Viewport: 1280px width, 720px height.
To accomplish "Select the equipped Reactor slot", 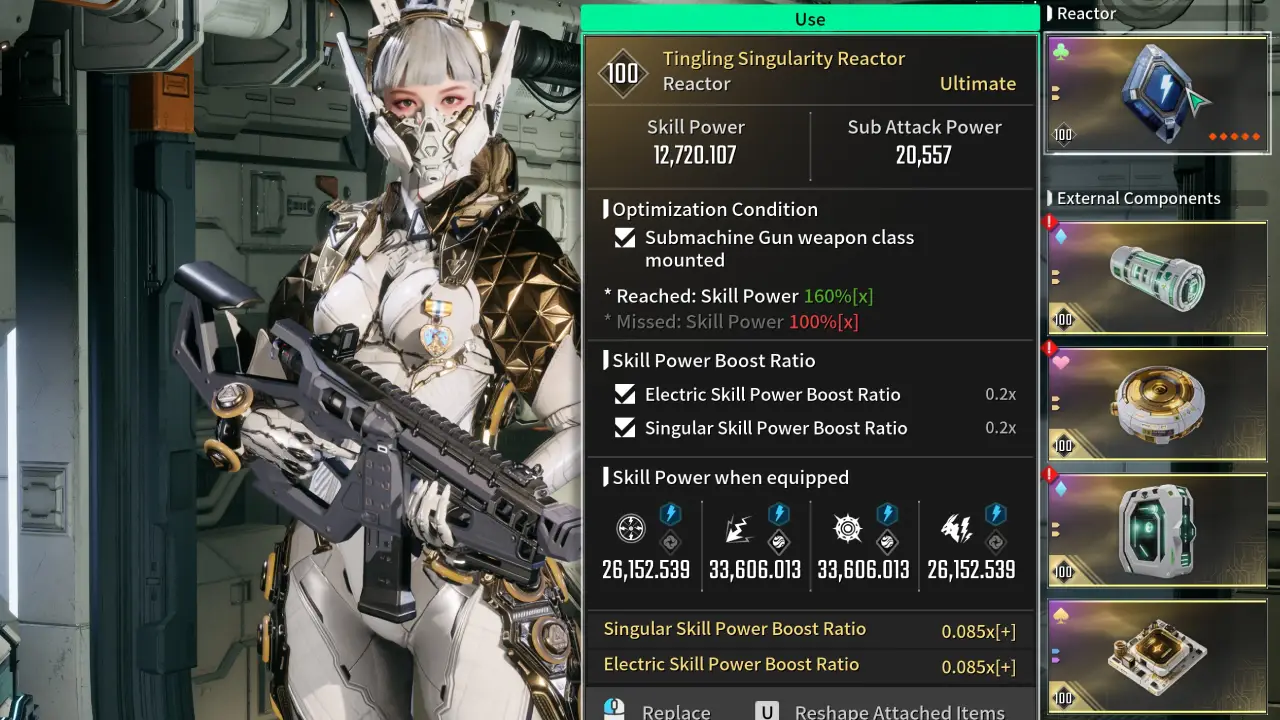I will (1156, 95).
